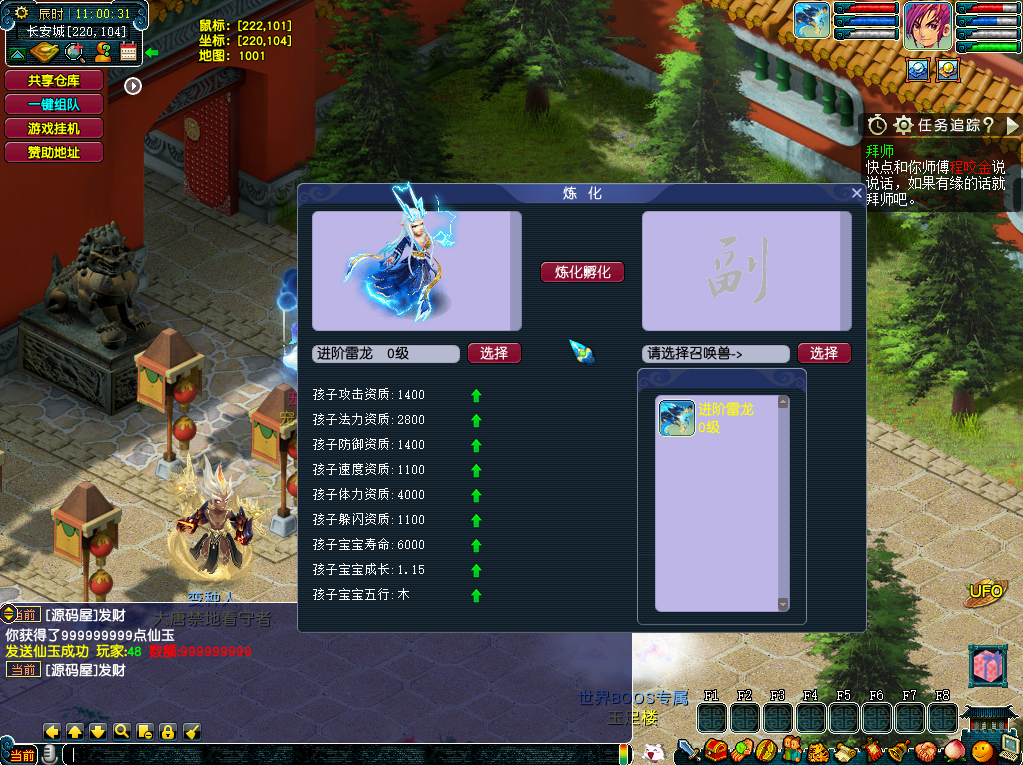The width and height of the screenshot is (1023, 765).
Task: Activate 一键组队 one-click team
Action: pos(54,105)
